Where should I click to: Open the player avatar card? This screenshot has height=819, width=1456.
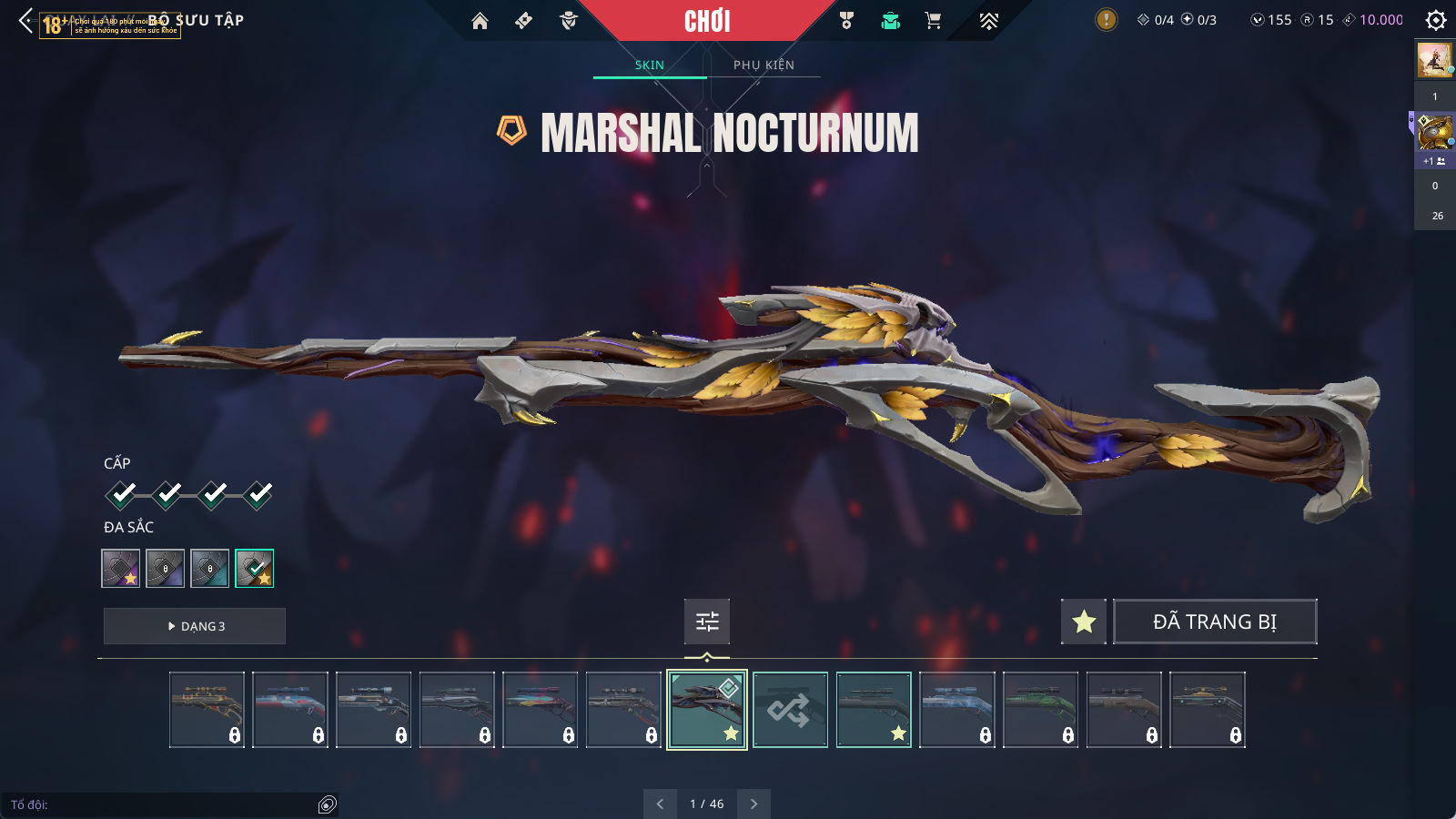tap(1435, 60)
